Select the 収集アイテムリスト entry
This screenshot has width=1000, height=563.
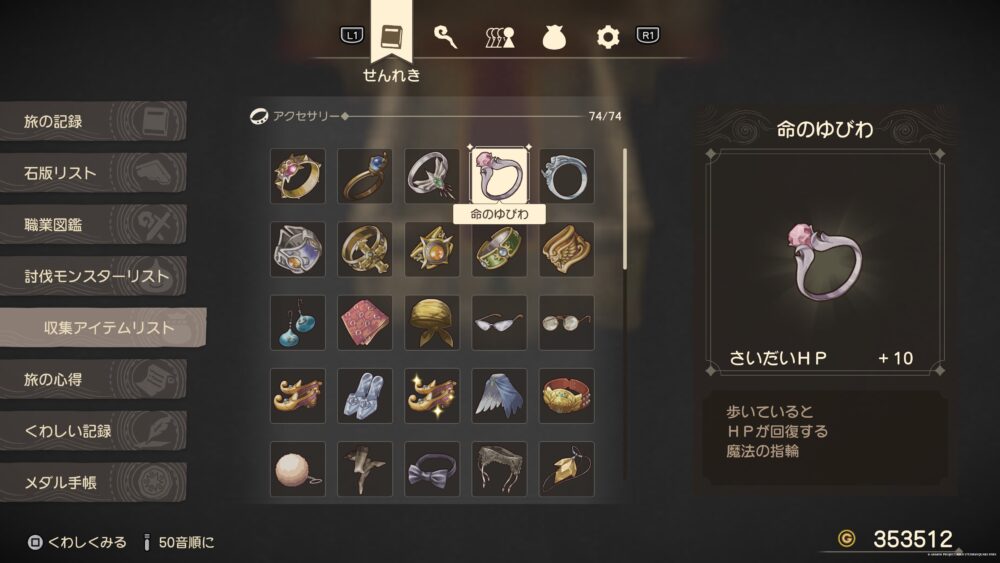[105, 328]
